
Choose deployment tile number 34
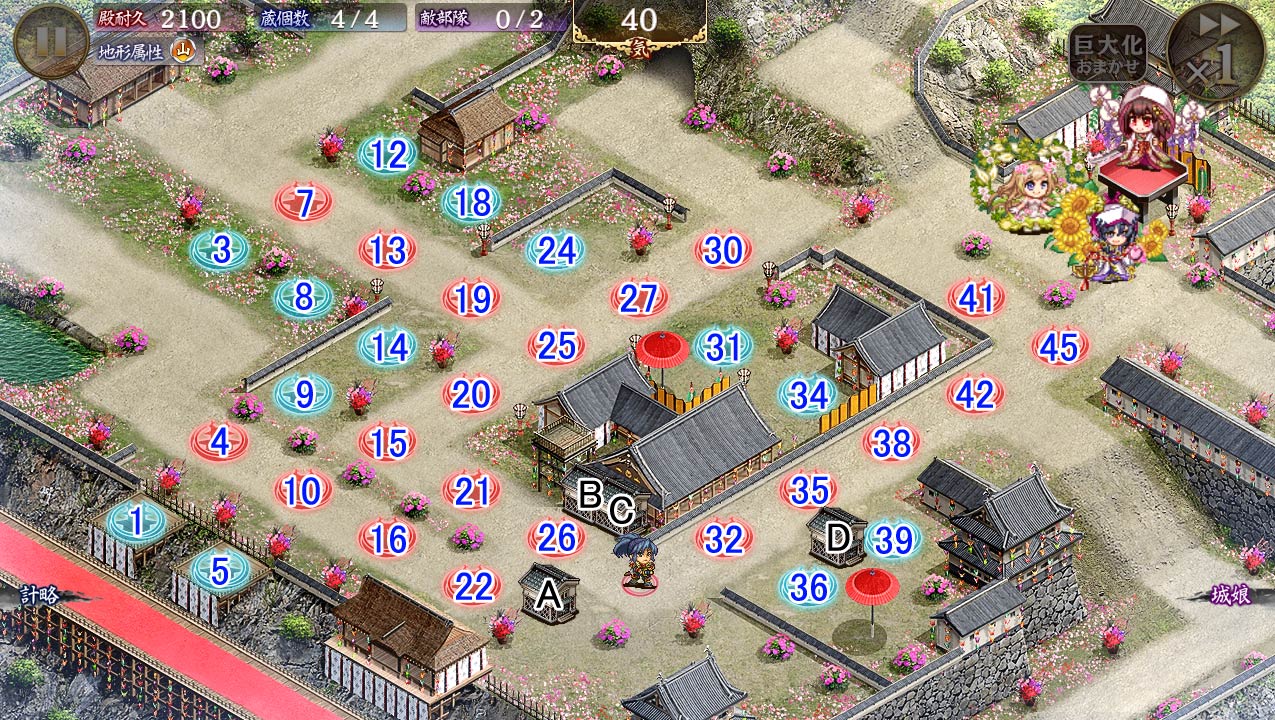(x=808, y=396)
